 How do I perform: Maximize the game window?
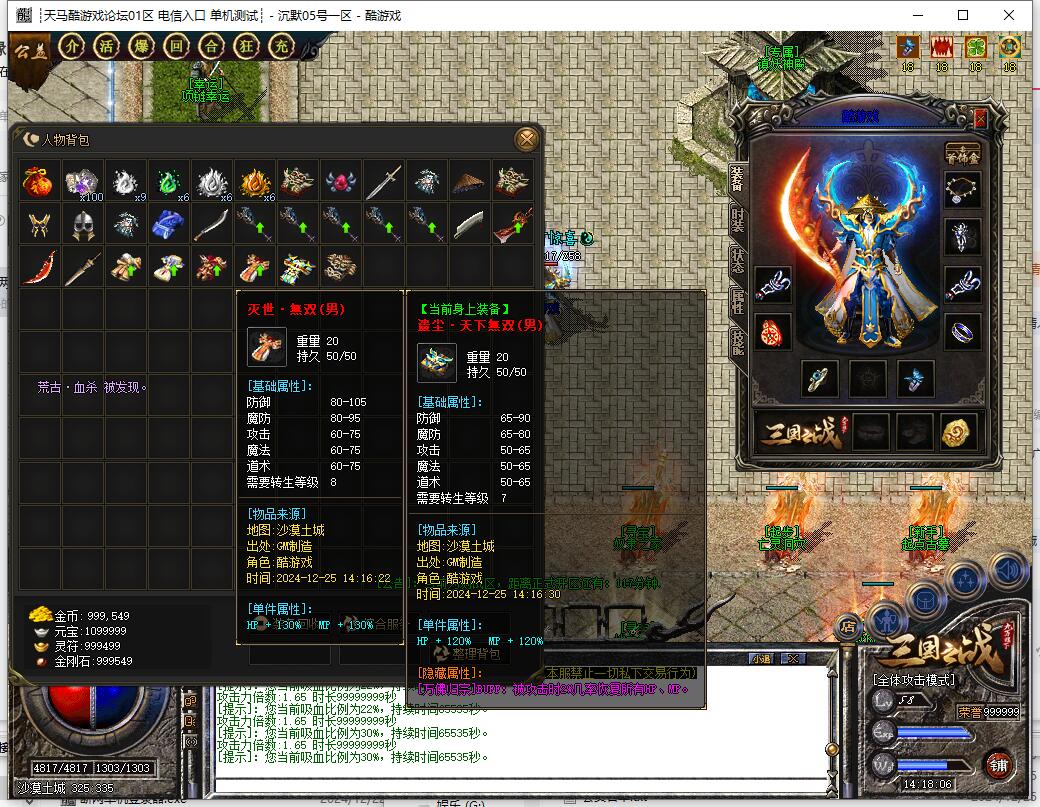[x=963, y=15]
